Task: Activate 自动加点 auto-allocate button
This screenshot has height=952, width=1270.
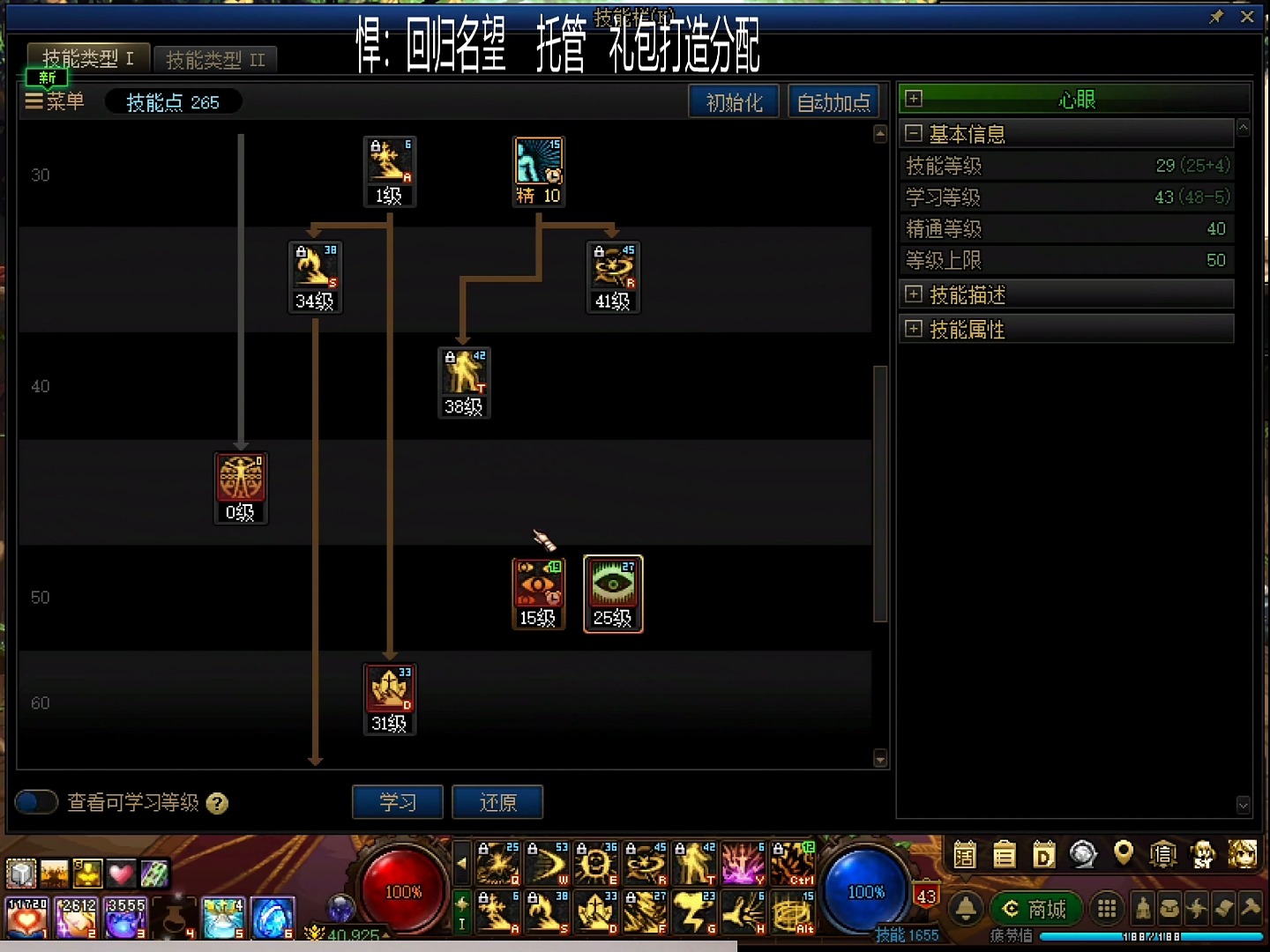Action: (833, 102)
